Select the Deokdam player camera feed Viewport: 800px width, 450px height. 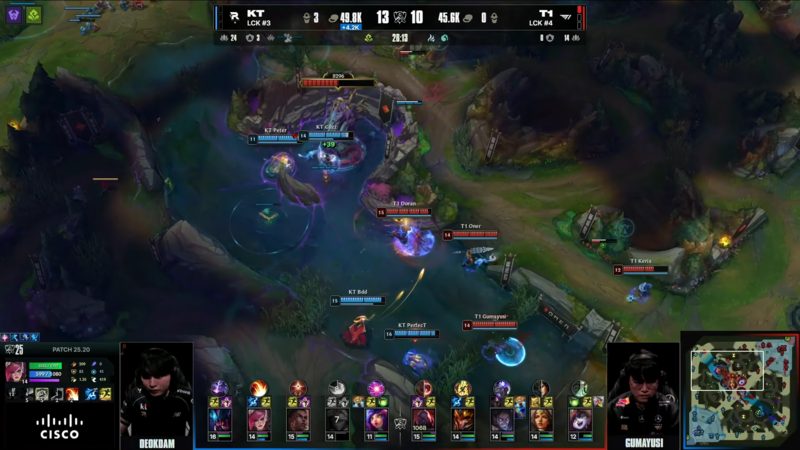(x=157, y=390)
